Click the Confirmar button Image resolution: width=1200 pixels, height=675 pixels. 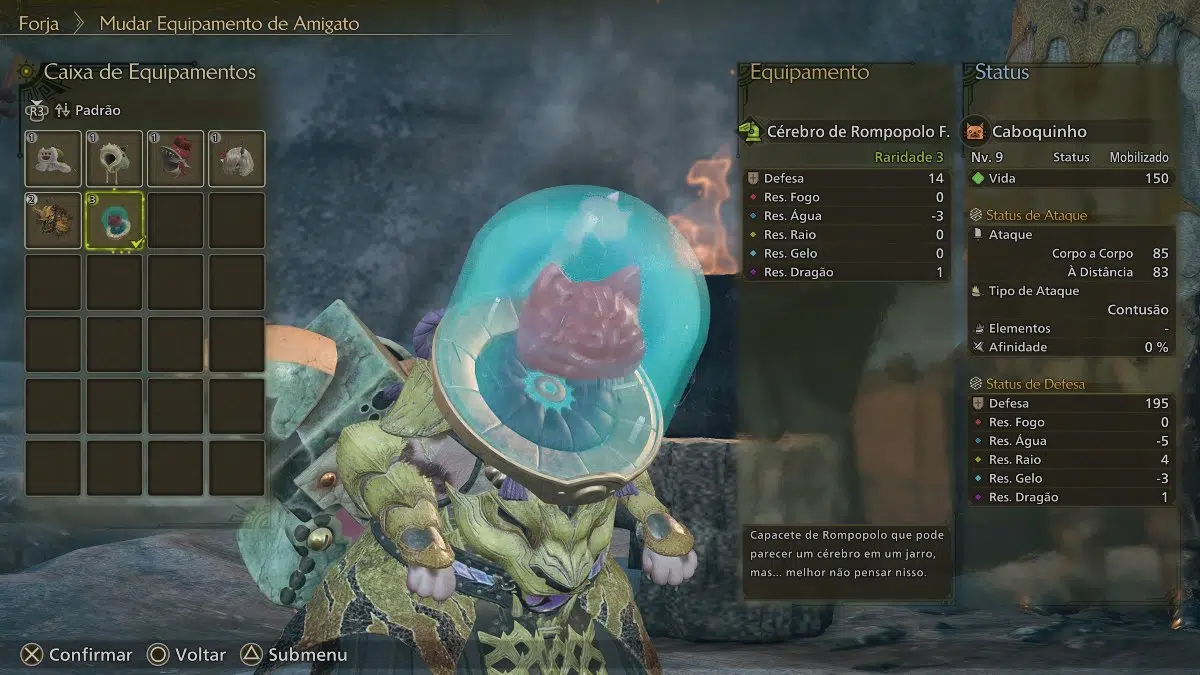[78, 655]
